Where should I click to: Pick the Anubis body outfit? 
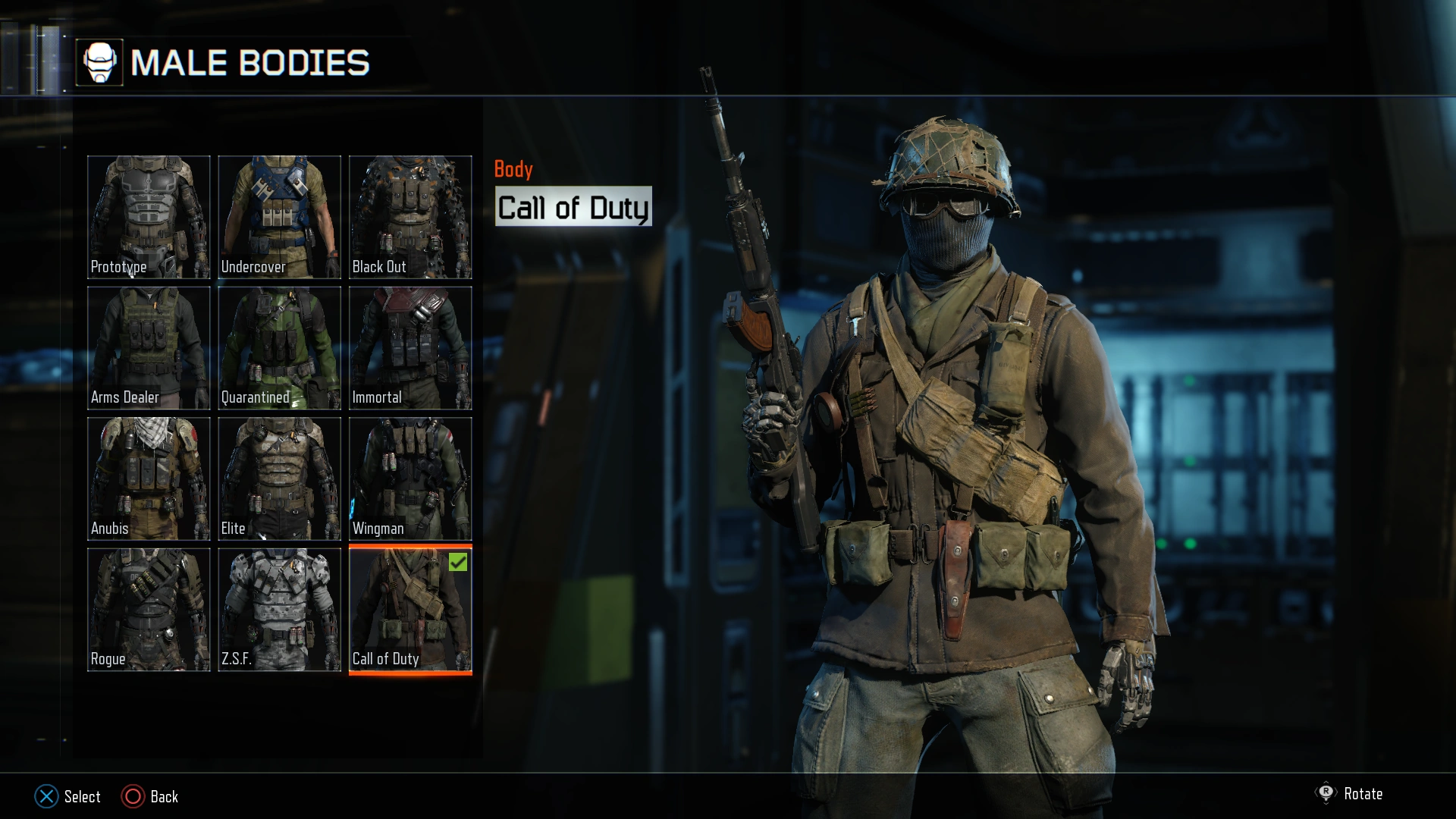149,479
